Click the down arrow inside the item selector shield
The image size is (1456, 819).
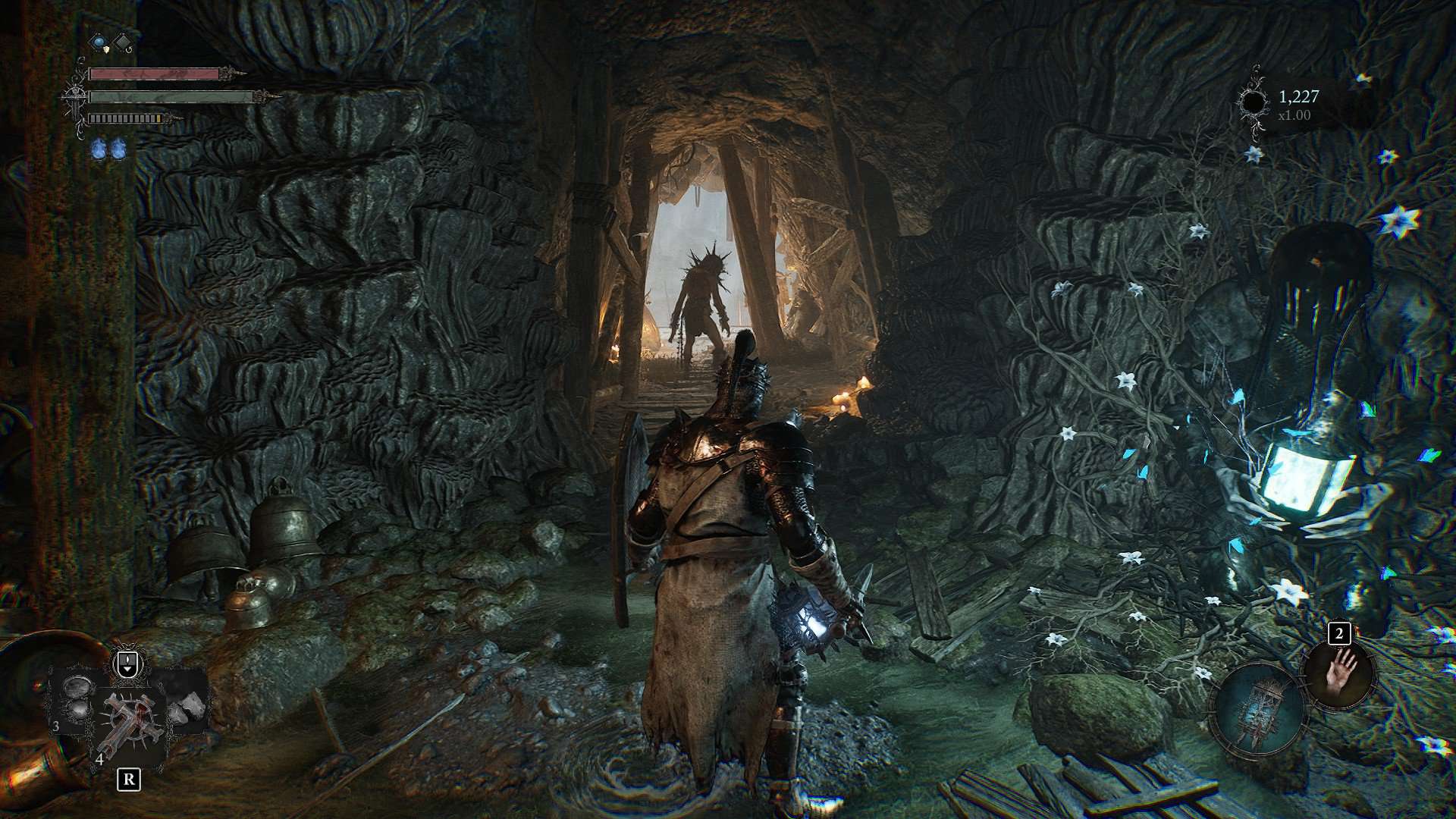(127, 669)
